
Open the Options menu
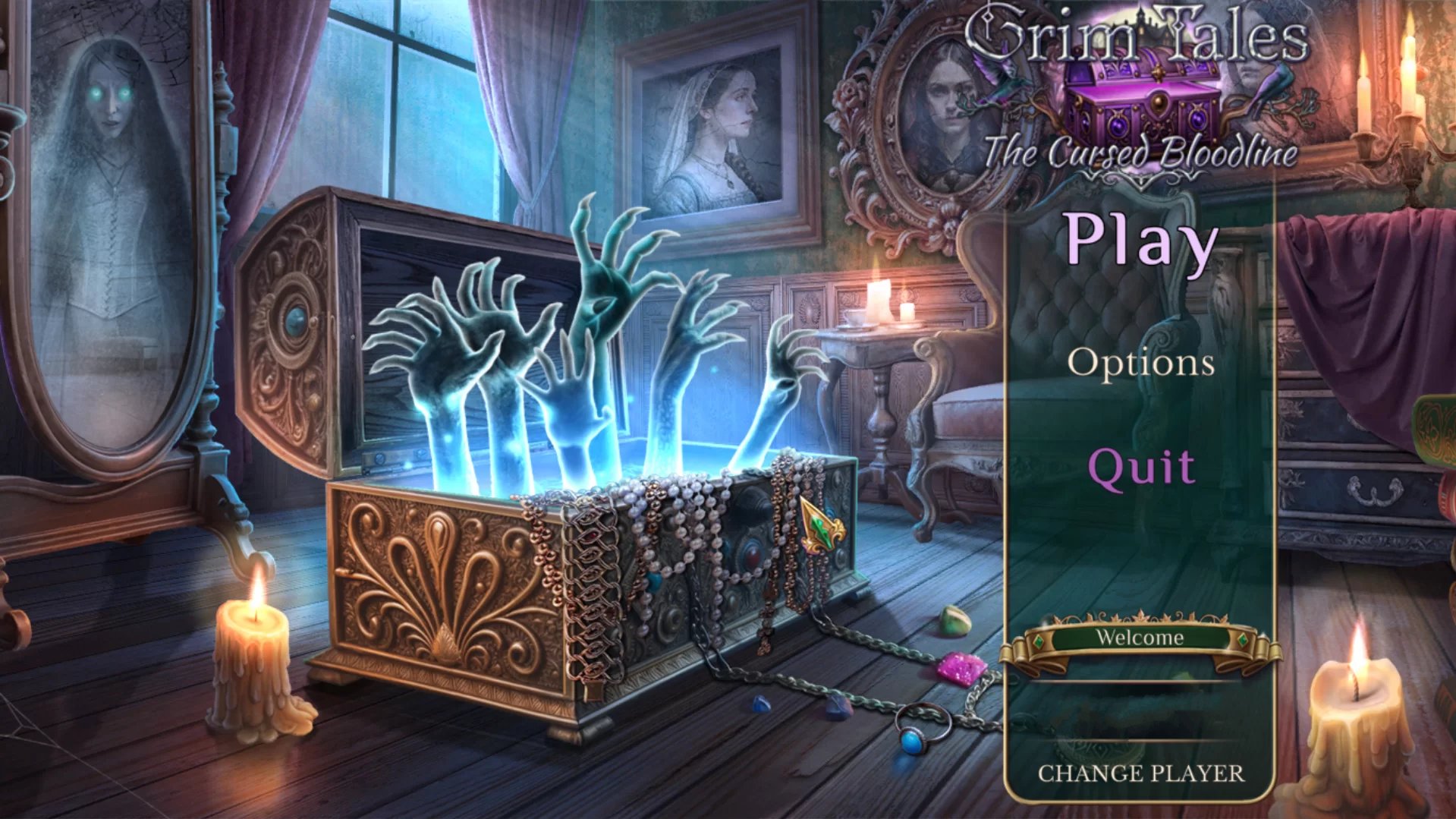click(1140, 362)
